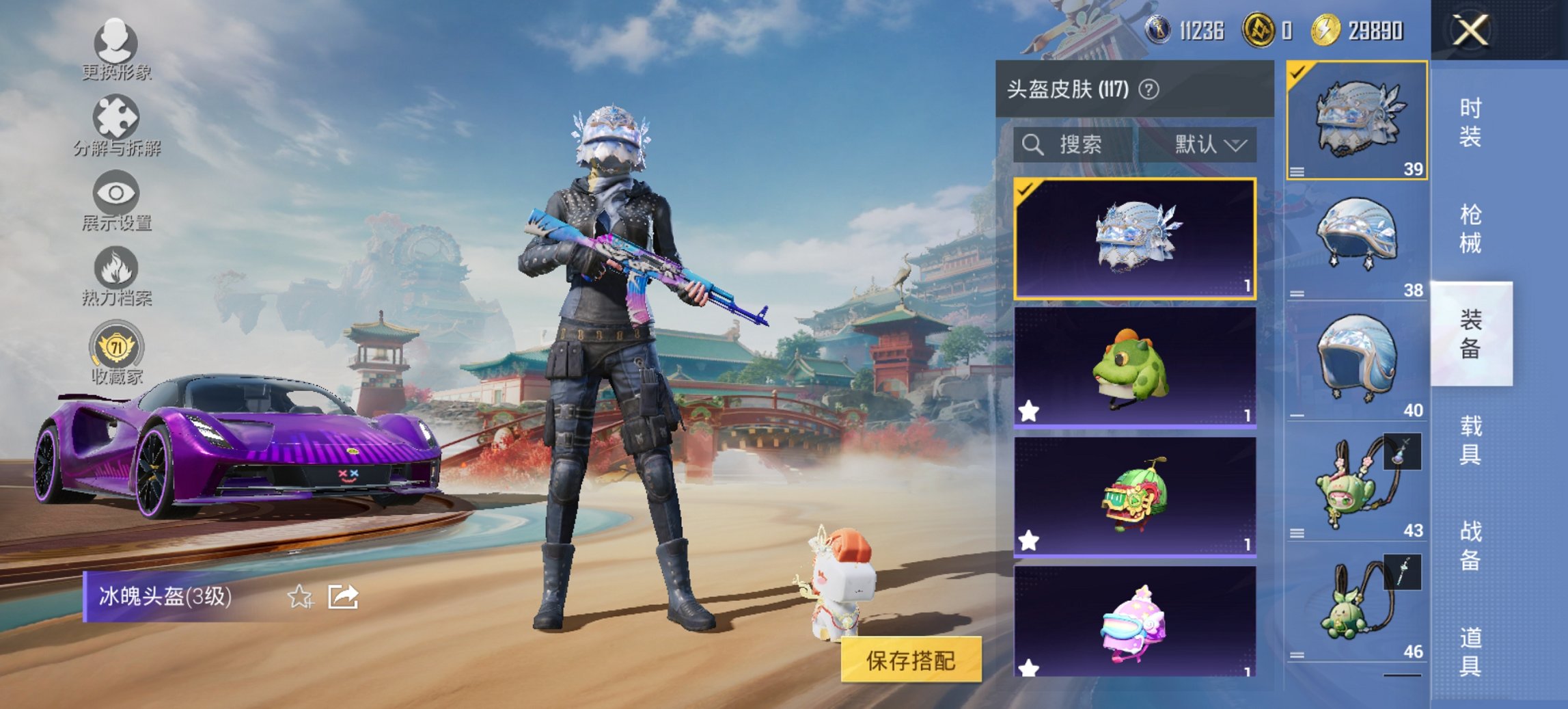Open the 默认 sorting dropdown
The height and width of the screenshot is (709, 1568).
coord(1208,145)
